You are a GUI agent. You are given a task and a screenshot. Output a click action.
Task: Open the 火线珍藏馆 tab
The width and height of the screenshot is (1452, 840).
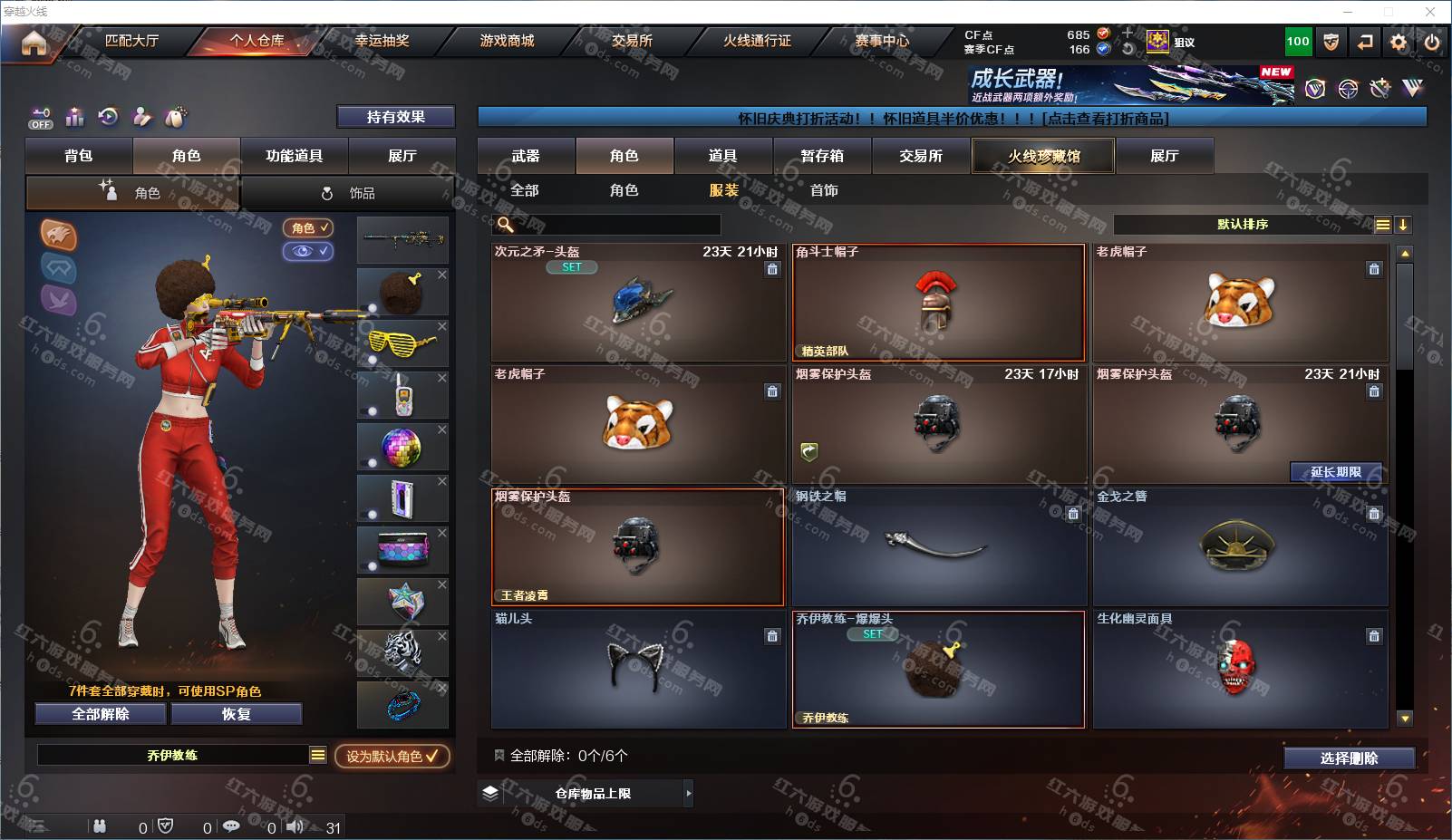tap(1043, 156)
